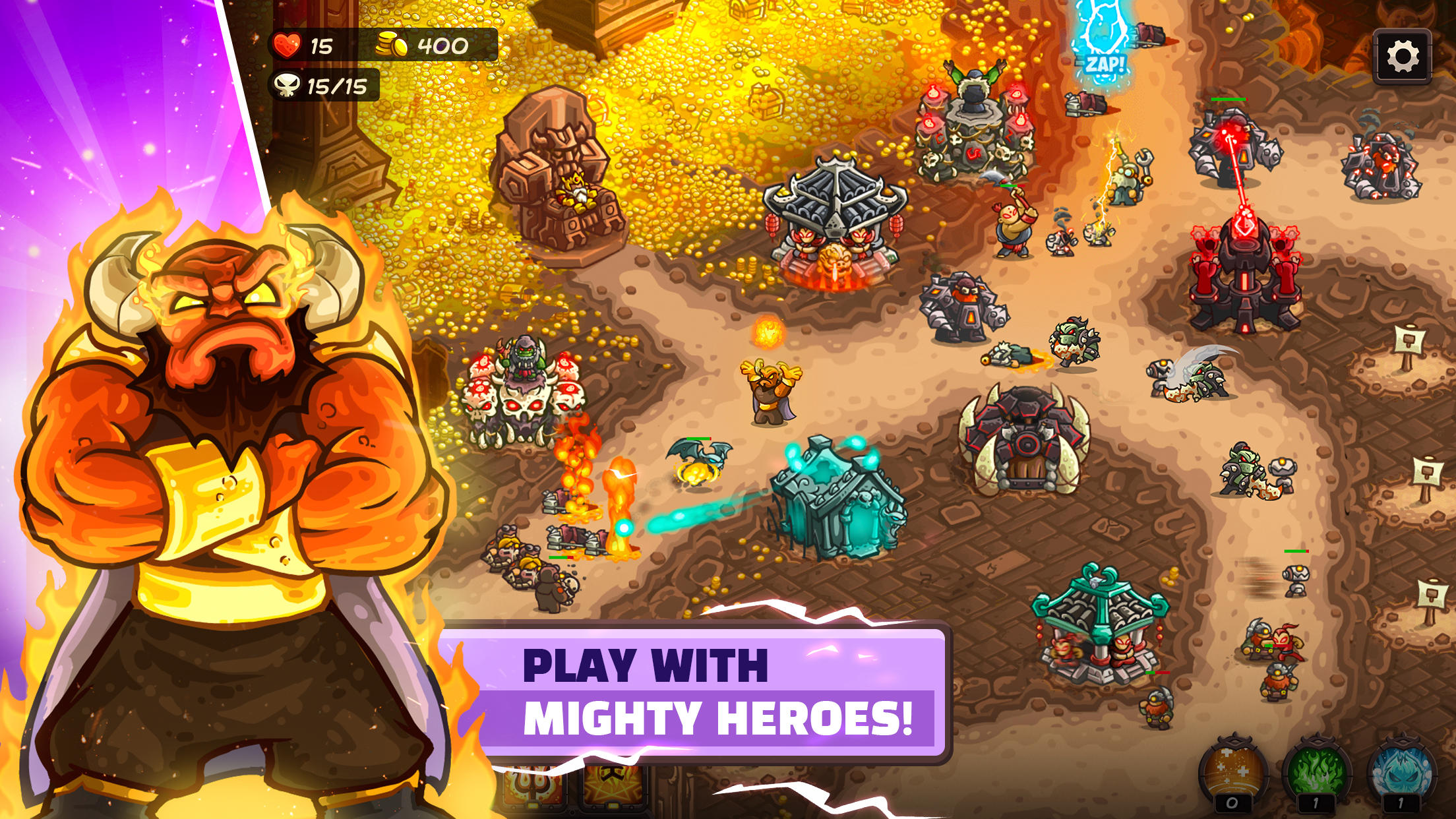Check the heart health counter
The height and width of the screenshot is (819, 1456).
pos(295,43)
